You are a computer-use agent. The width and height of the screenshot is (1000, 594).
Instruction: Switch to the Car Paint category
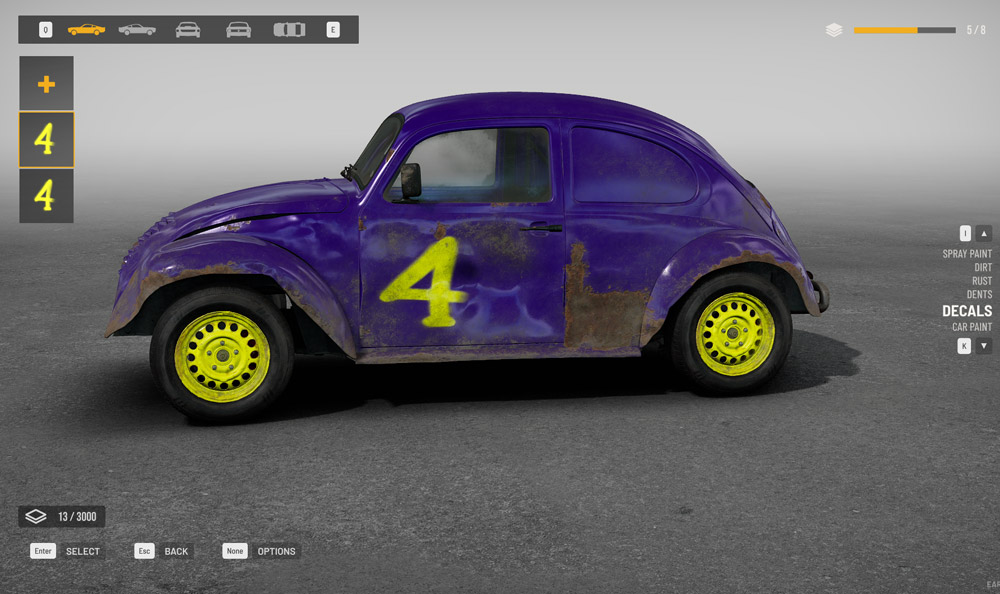coord(972,327)
